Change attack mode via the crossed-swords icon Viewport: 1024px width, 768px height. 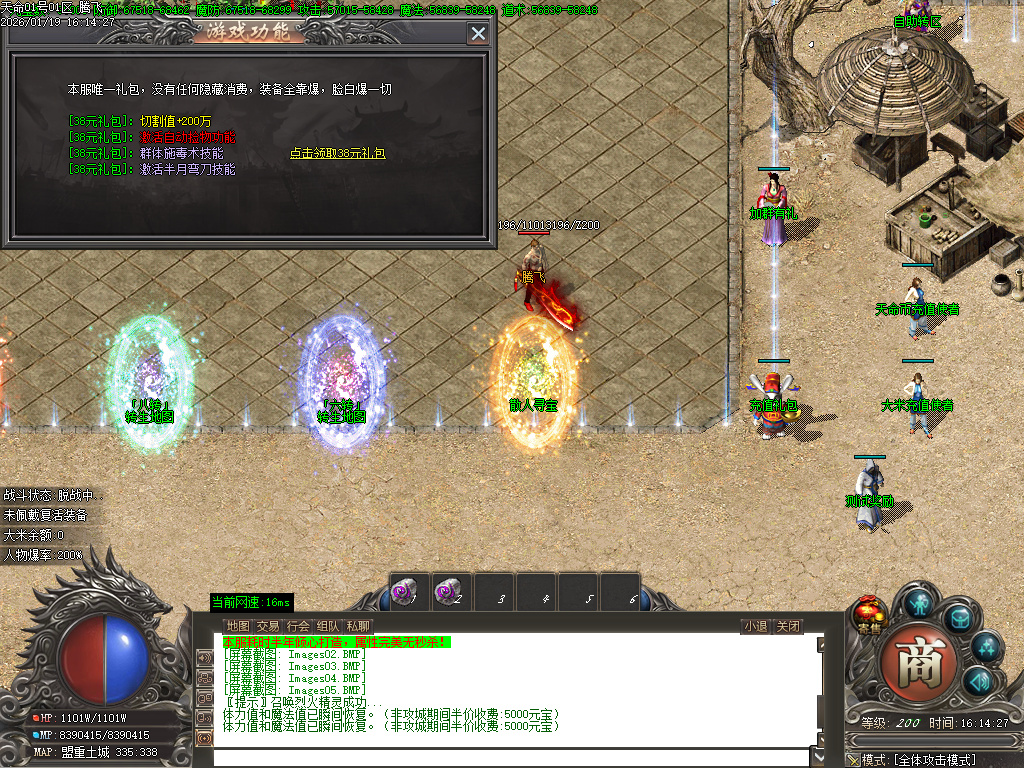click(x=852, y=760)
